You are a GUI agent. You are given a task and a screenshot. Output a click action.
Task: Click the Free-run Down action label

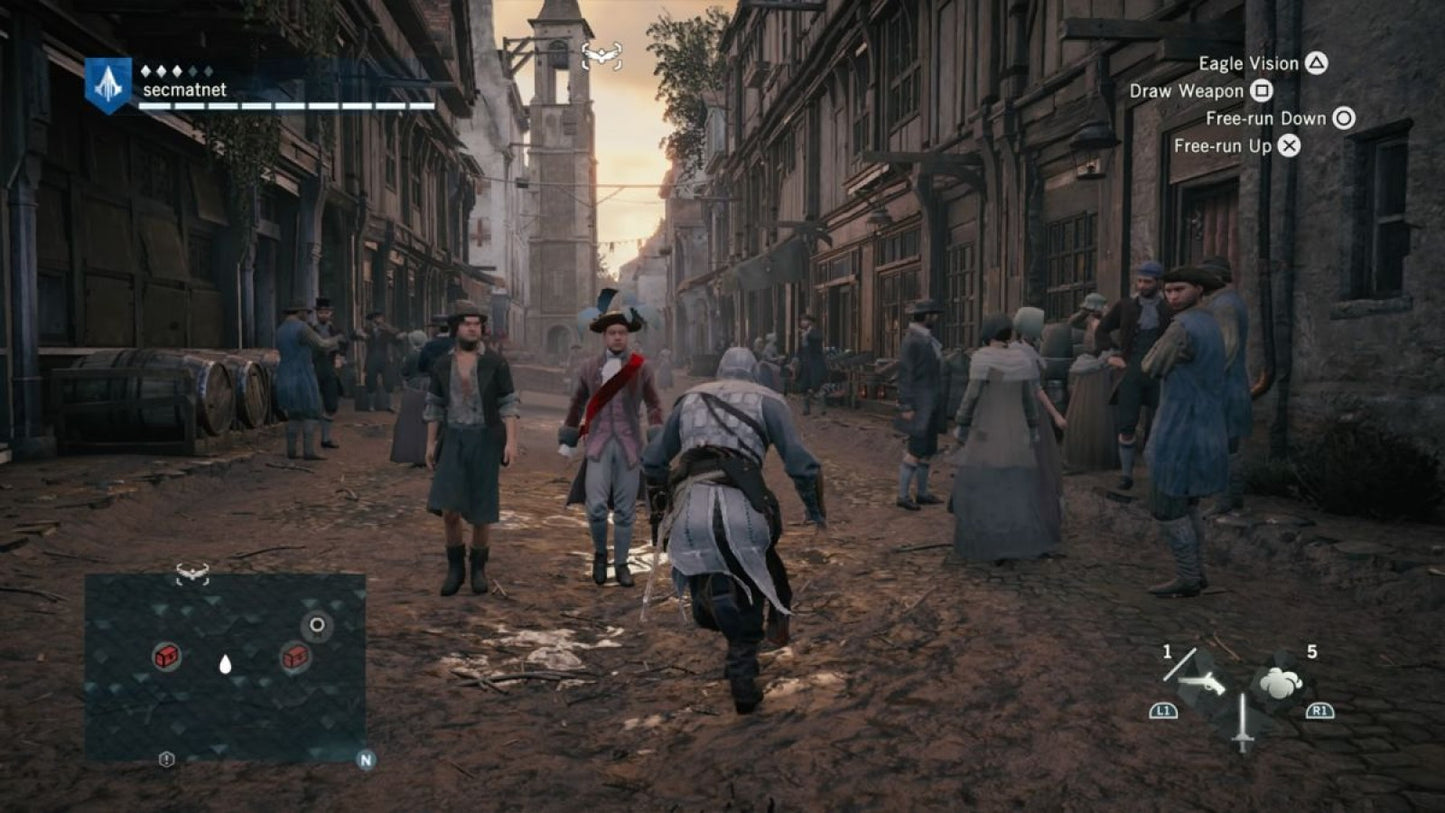[x=1265, y=118]
